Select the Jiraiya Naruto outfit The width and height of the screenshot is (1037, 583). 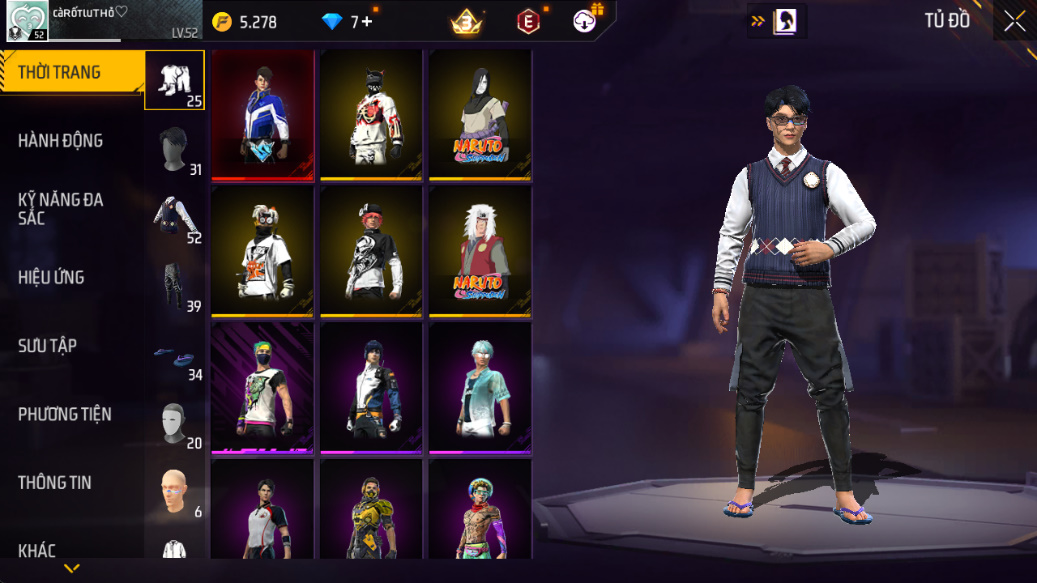(x=480, y=251)
